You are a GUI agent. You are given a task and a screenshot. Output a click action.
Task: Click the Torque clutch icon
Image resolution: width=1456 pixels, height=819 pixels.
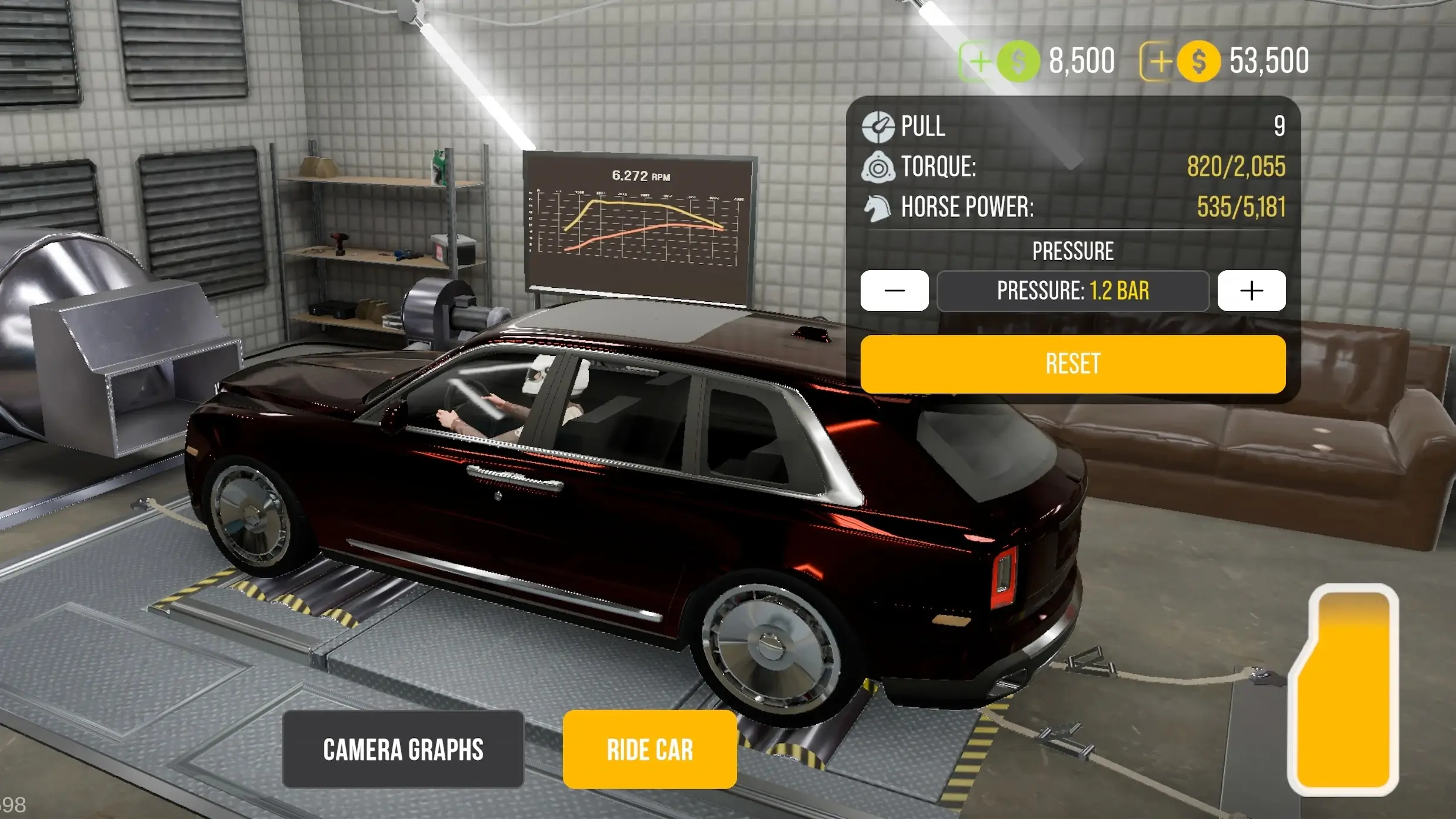(x=878, y=168)
